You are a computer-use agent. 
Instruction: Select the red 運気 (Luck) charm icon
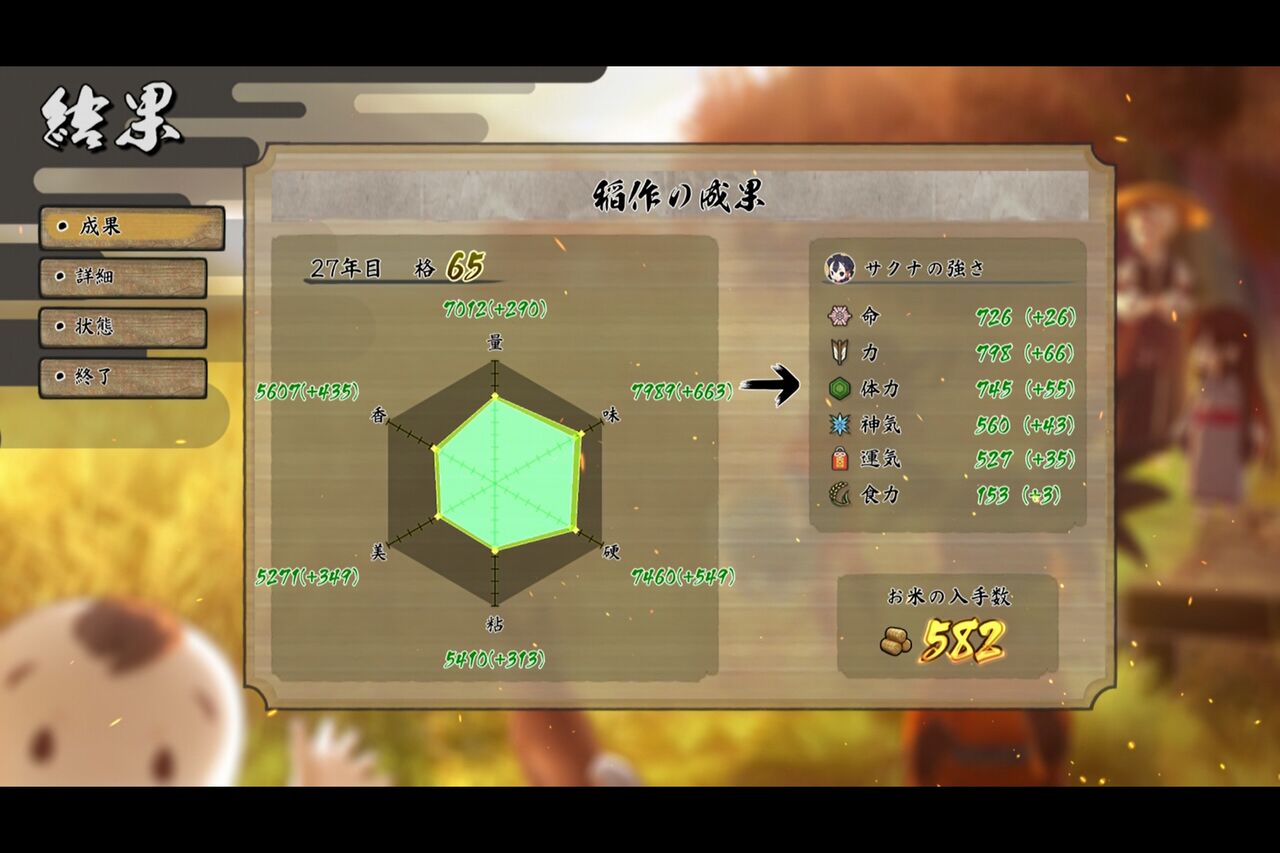point(838,459)
